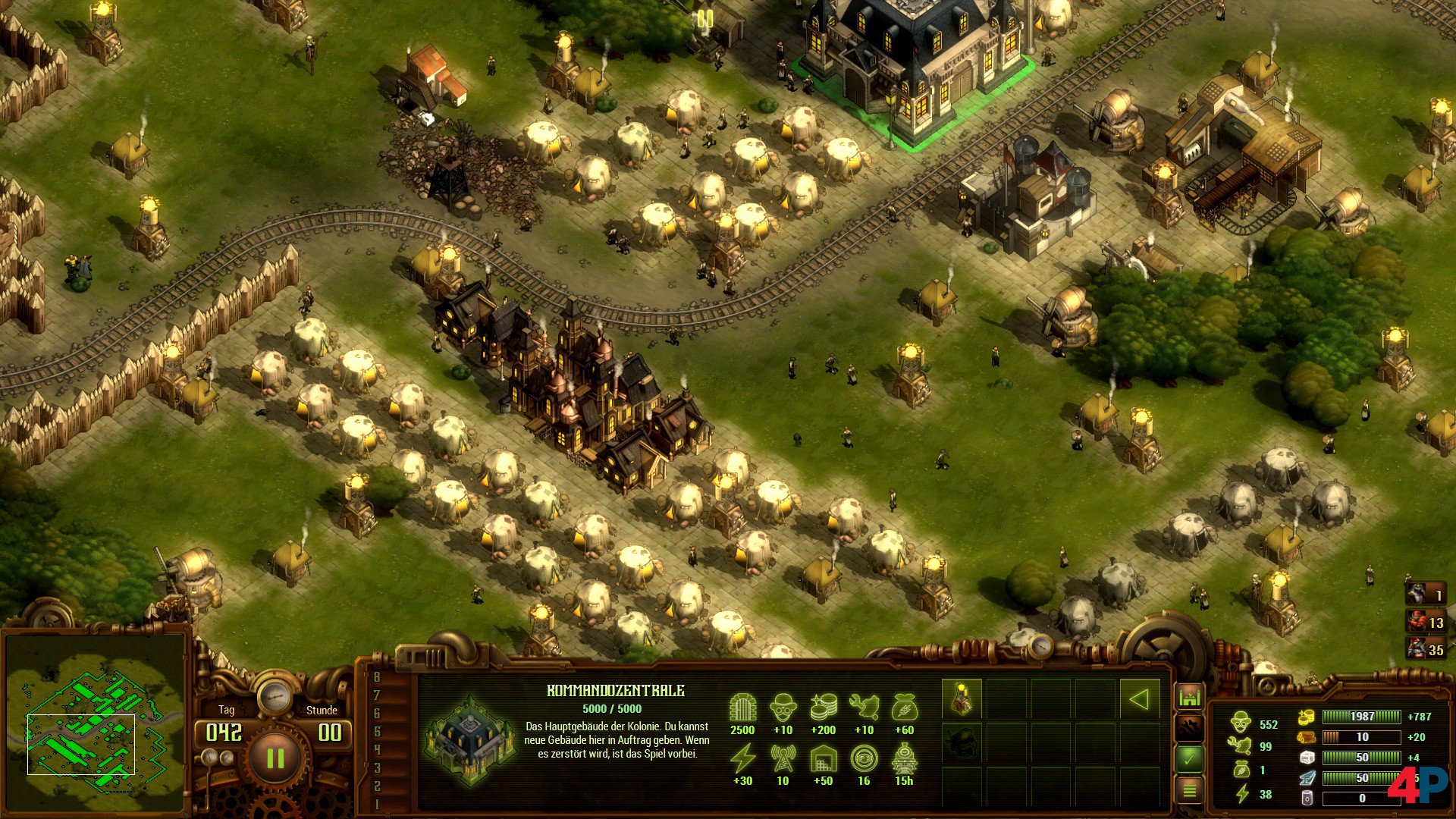Pick control group number 1

point(377,805)
